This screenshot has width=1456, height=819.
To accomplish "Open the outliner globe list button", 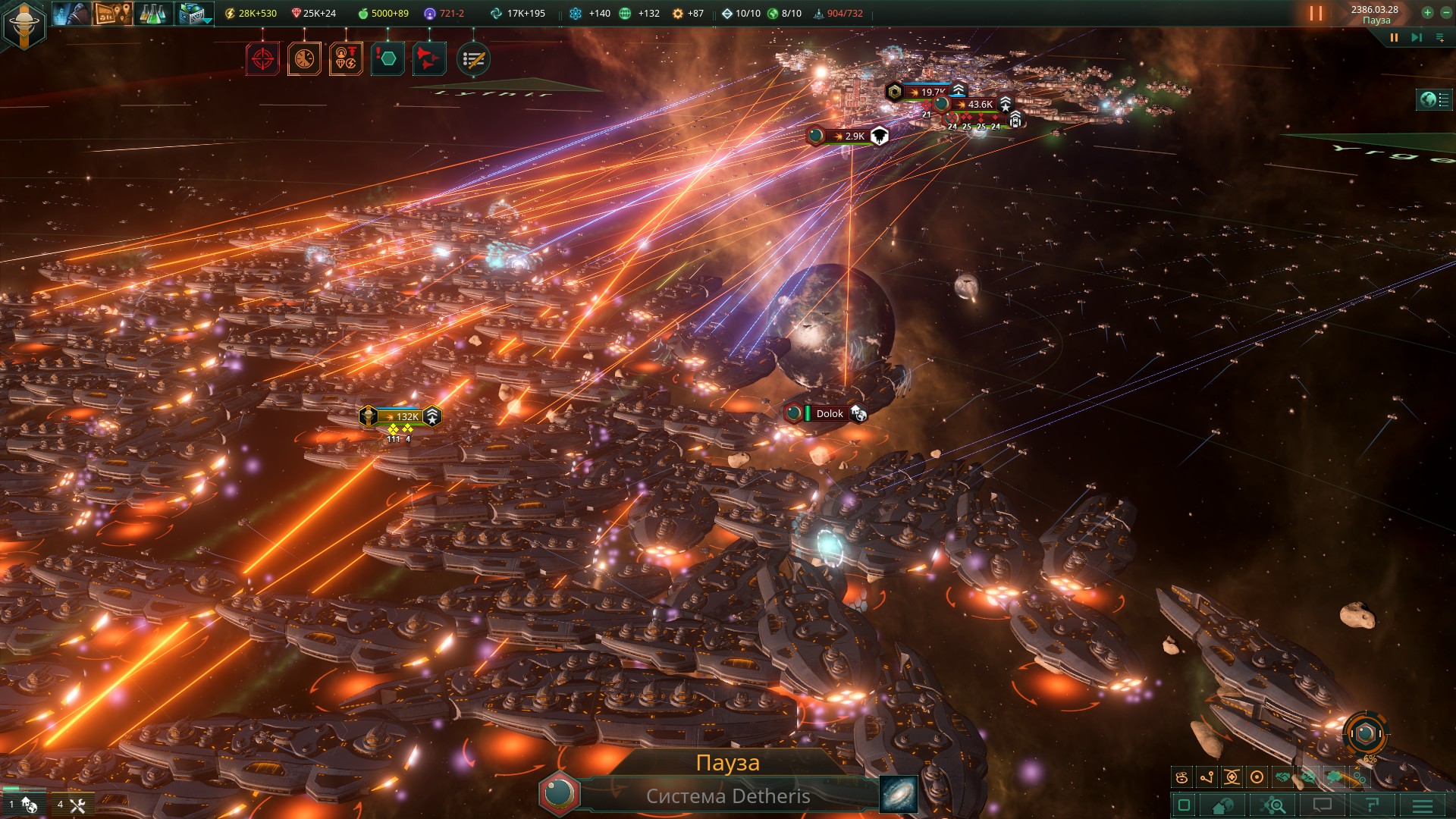I will pos(1434,100).
